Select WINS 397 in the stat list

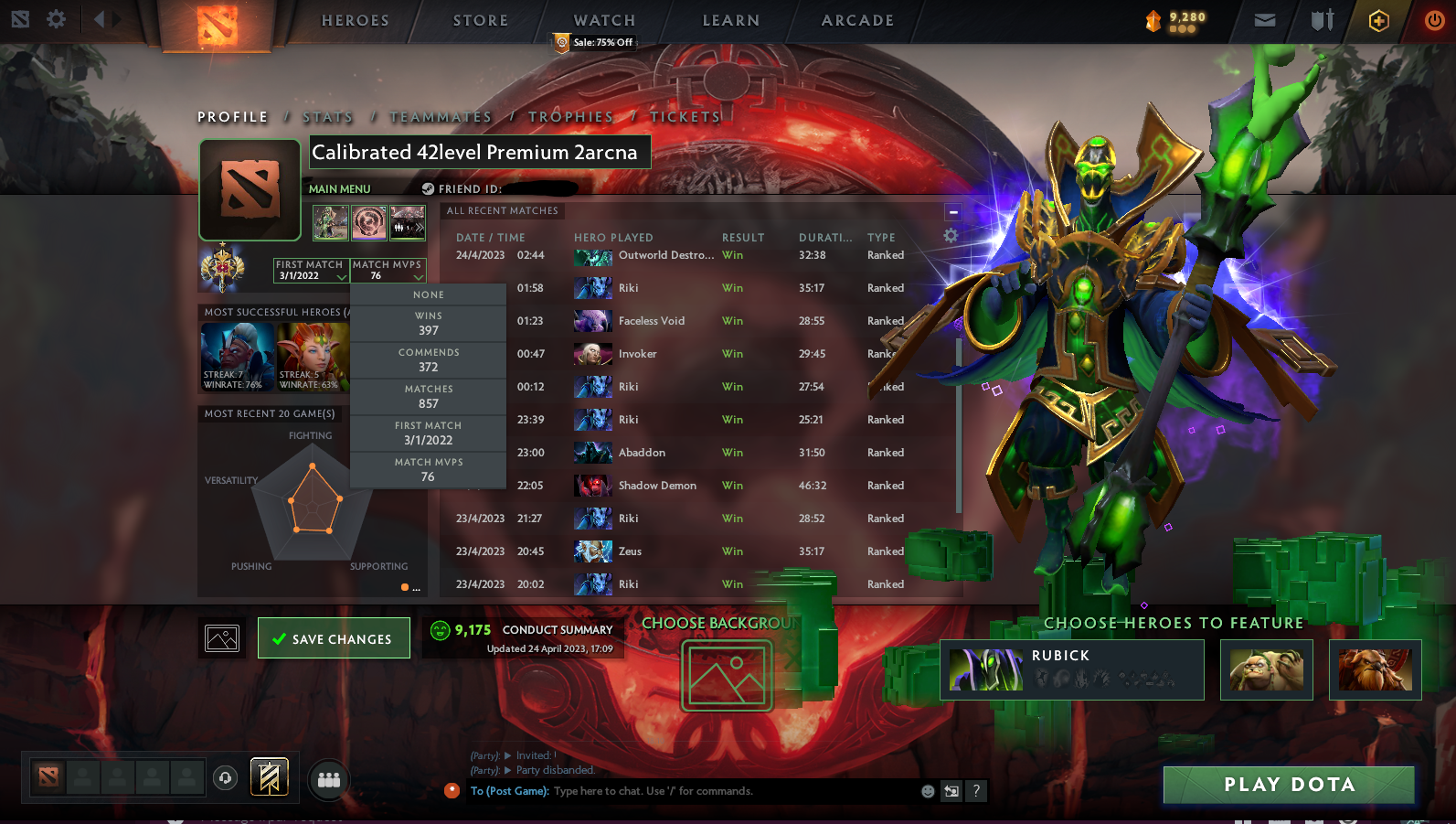pos(428,322)
